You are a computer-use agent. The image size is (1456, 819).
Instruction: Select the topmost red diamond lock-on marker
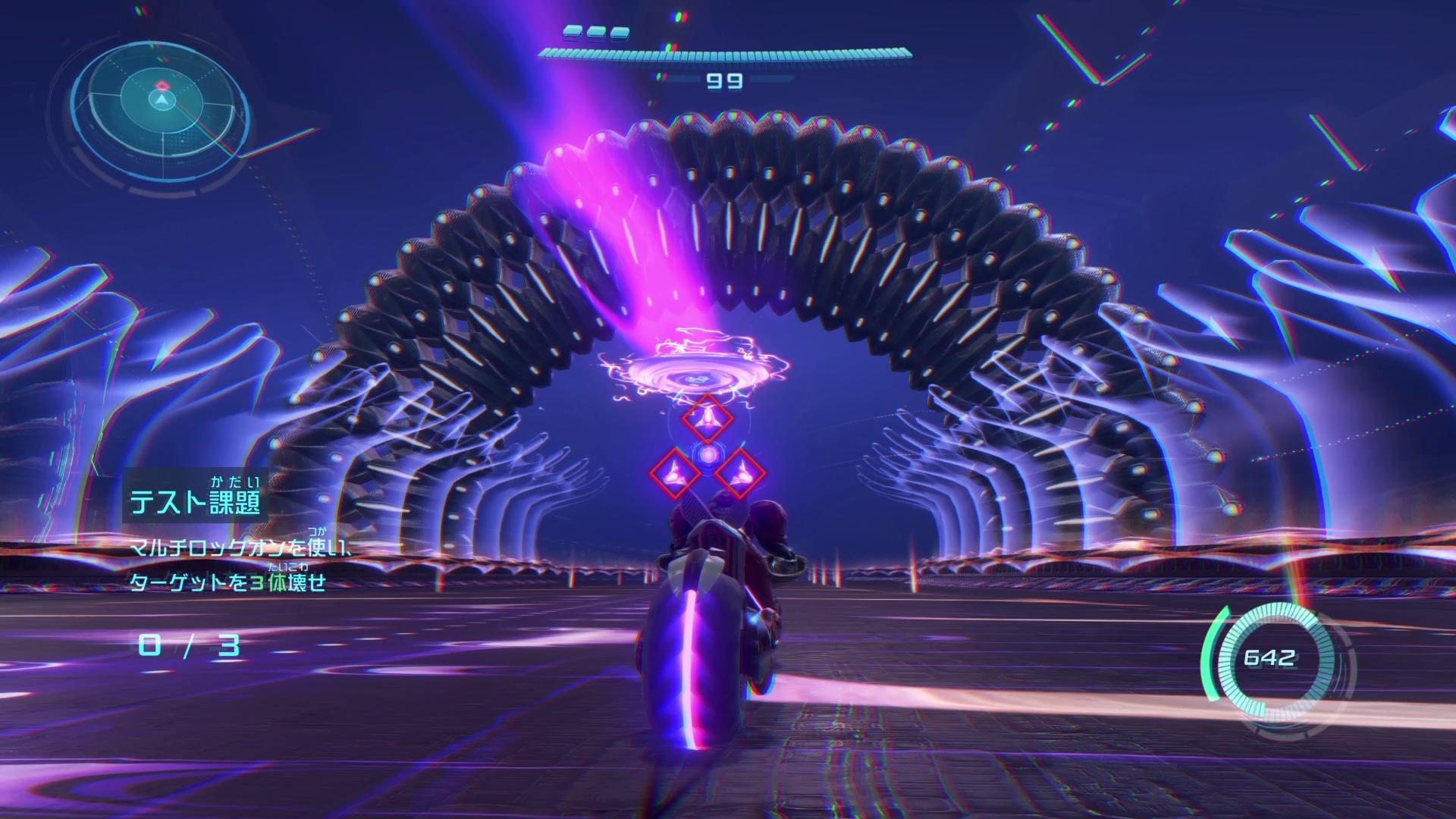(x=707, y=419)
